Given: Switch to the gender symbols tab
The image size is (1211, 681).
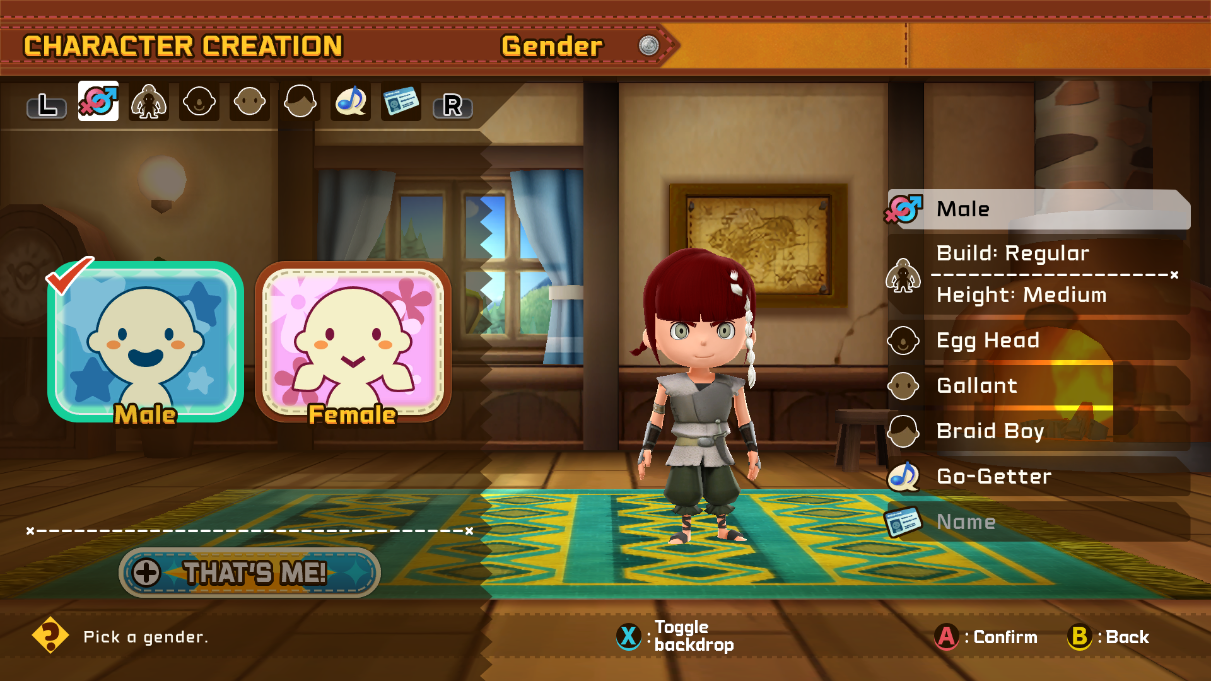Looking at the screenshot, I should coord(98,102).
